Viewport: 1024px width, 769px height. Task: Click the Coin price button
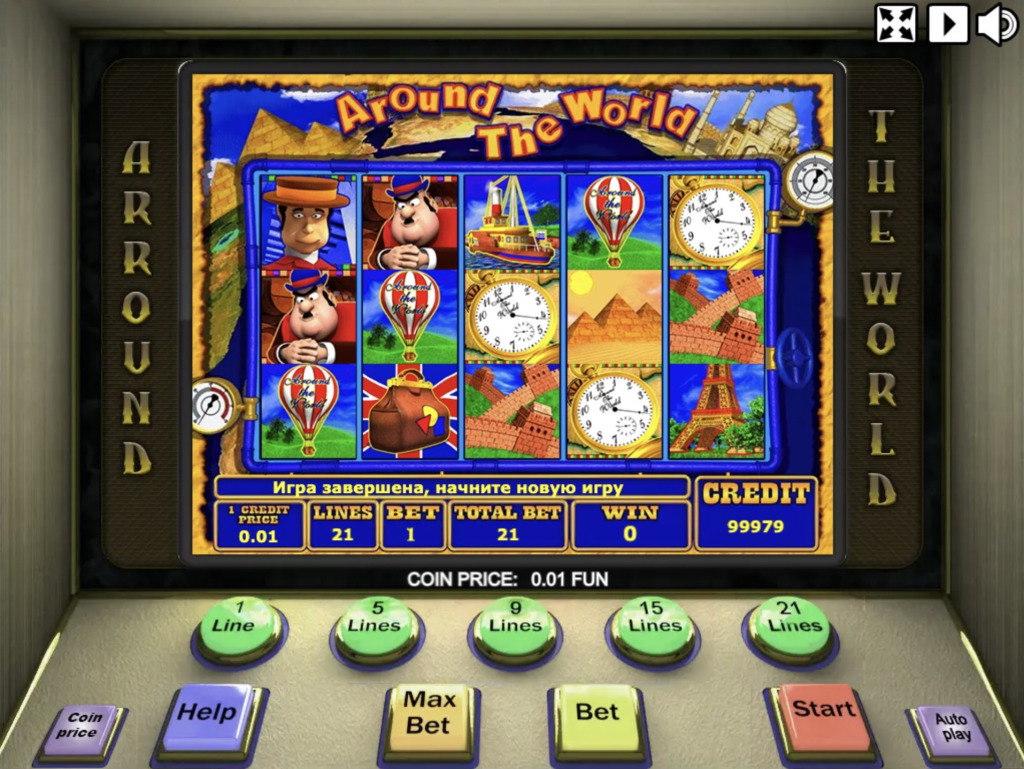point(83,726)
